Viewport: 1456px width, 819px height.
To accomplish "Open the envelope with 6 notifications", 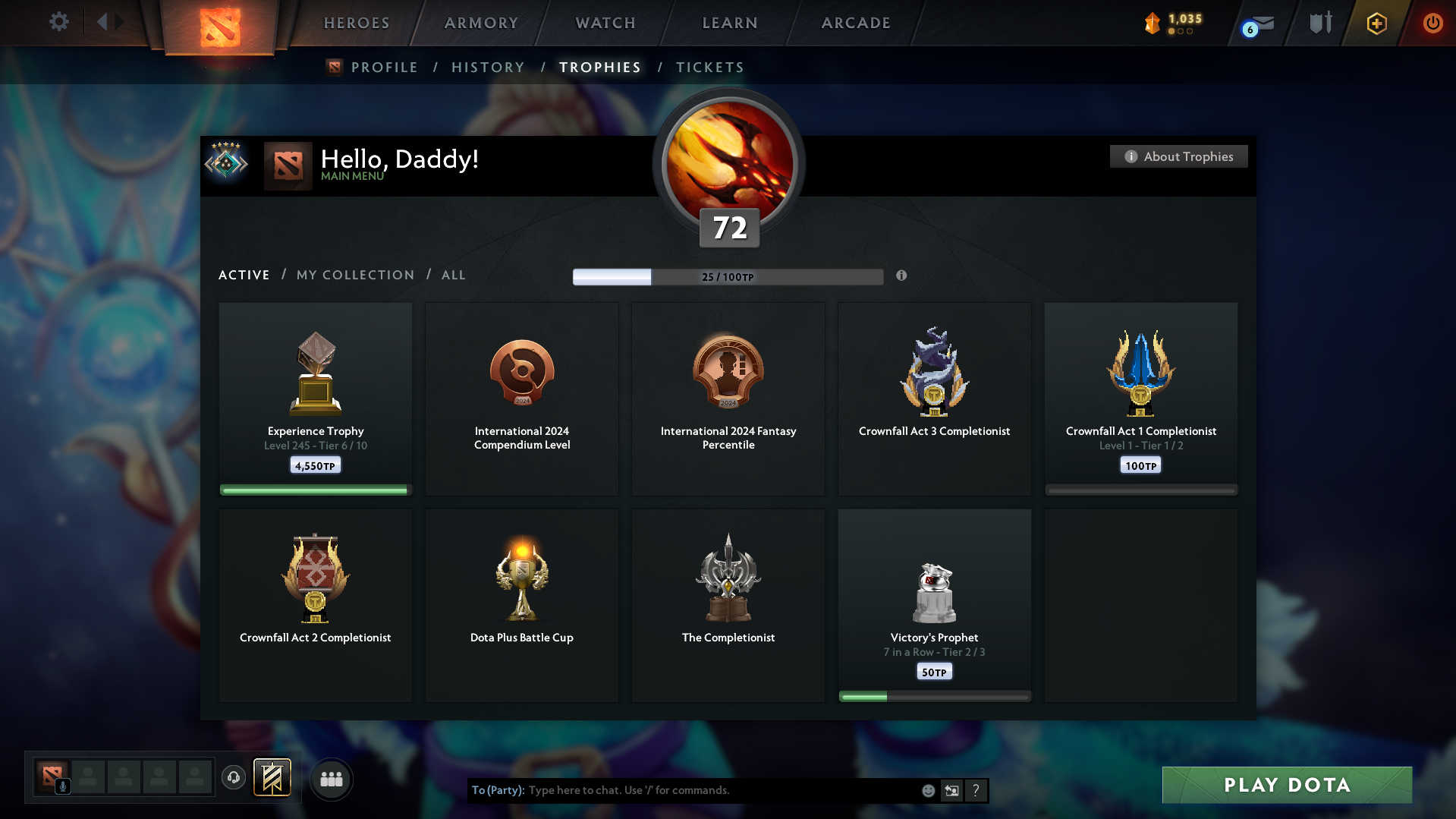I will click(1259, 25).
